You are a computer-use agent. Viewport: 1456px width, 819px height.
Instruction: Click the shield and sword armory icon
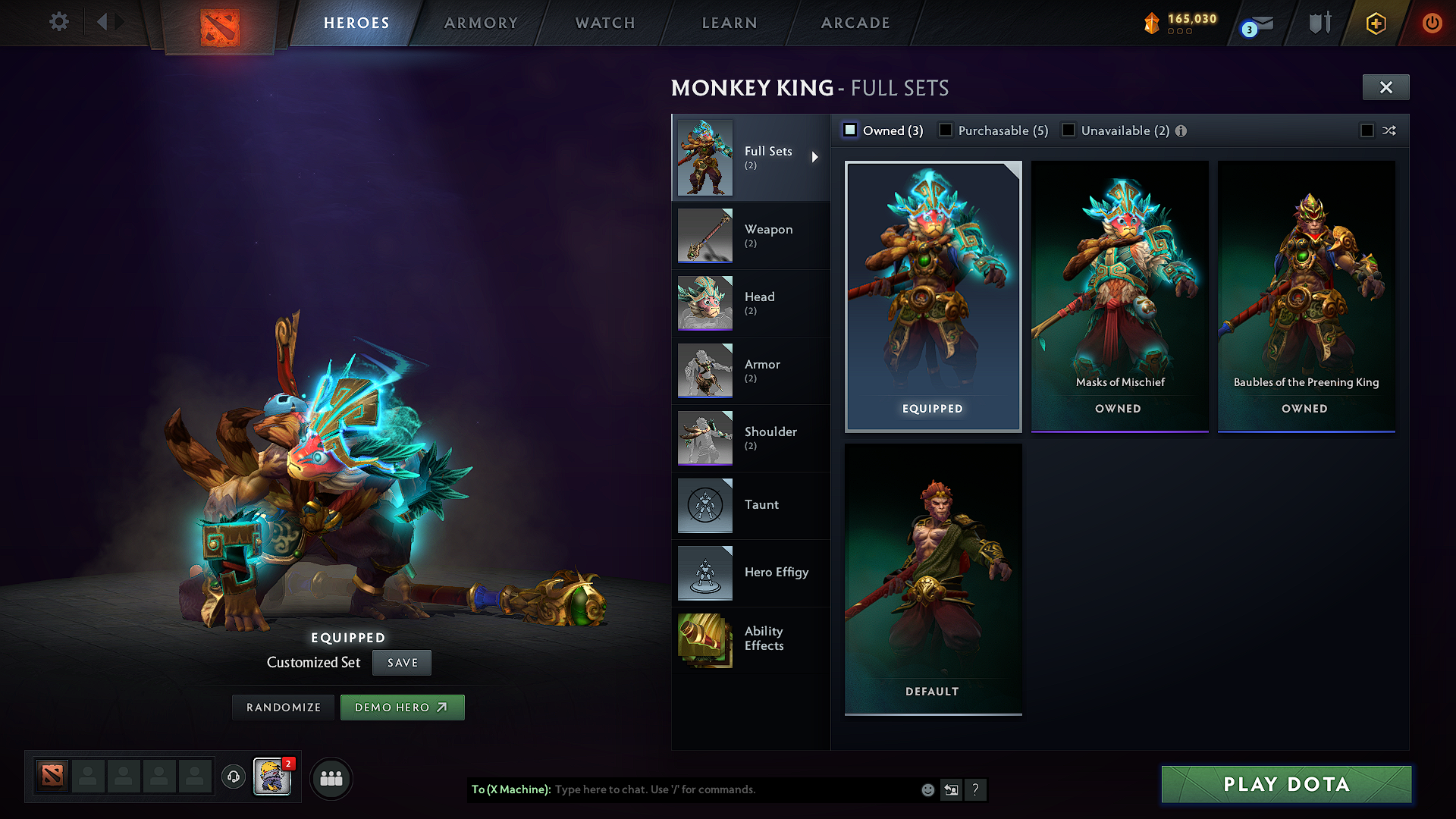click(1319, 23)
